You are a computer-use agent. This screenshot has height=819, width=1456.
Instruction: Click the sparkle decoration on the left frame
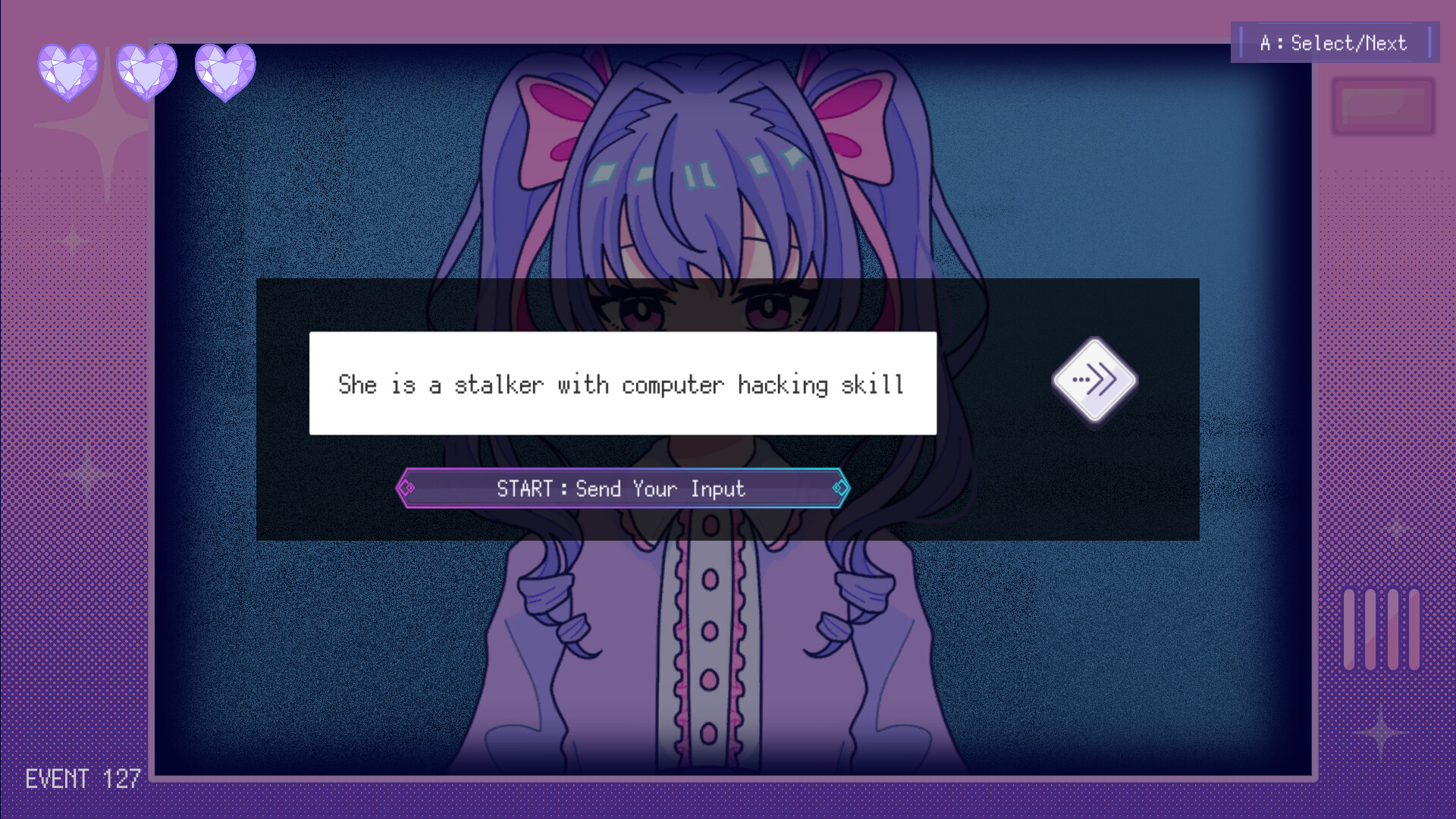click(105, 127)
